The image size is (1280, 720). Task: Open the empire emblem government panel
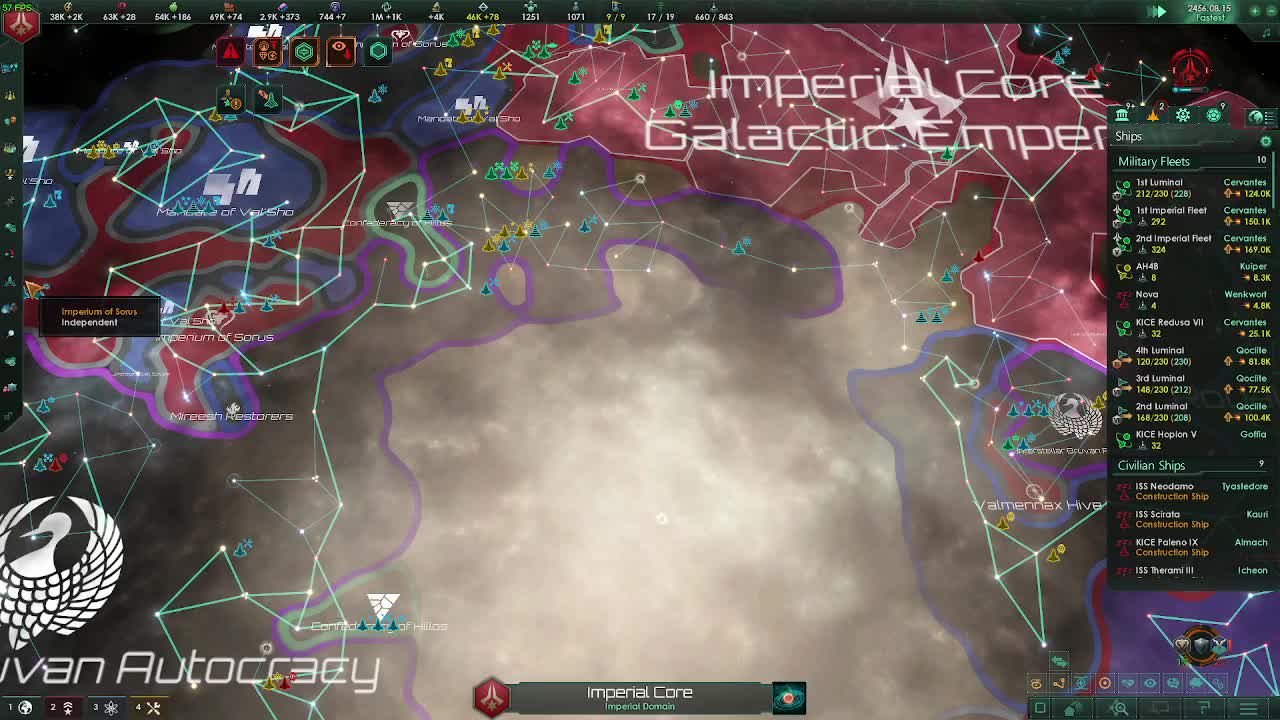(x=21, y=23)
